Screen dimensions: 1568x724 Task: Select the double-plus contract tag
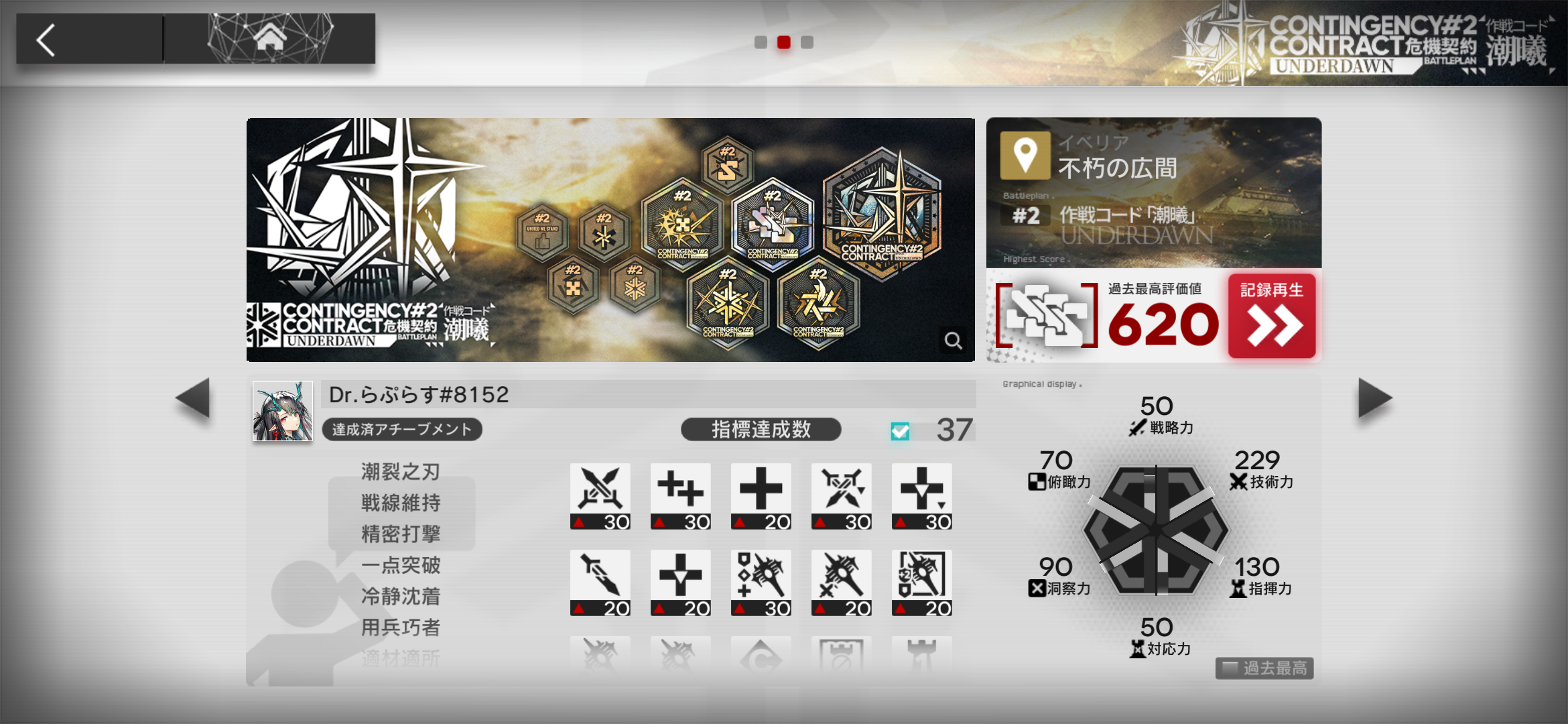[680, 495]
